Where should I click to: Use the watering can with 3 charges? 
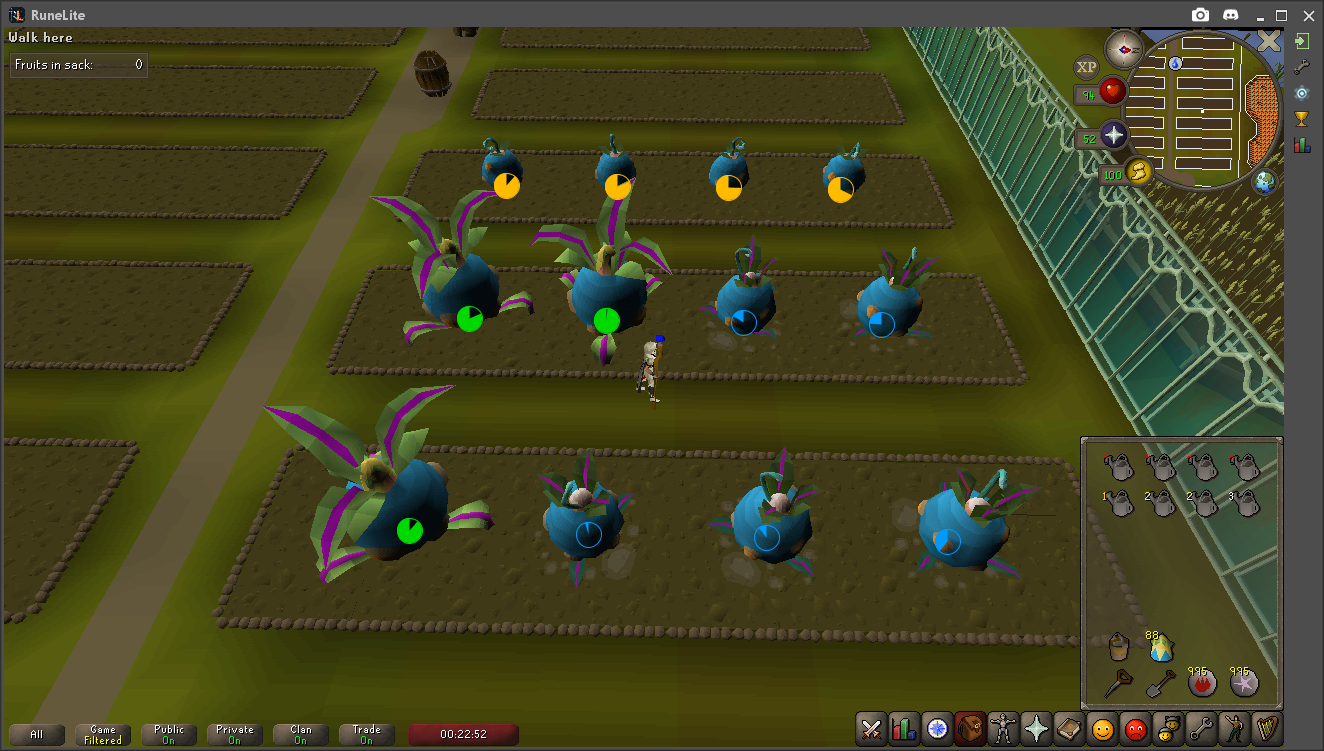1245,504
